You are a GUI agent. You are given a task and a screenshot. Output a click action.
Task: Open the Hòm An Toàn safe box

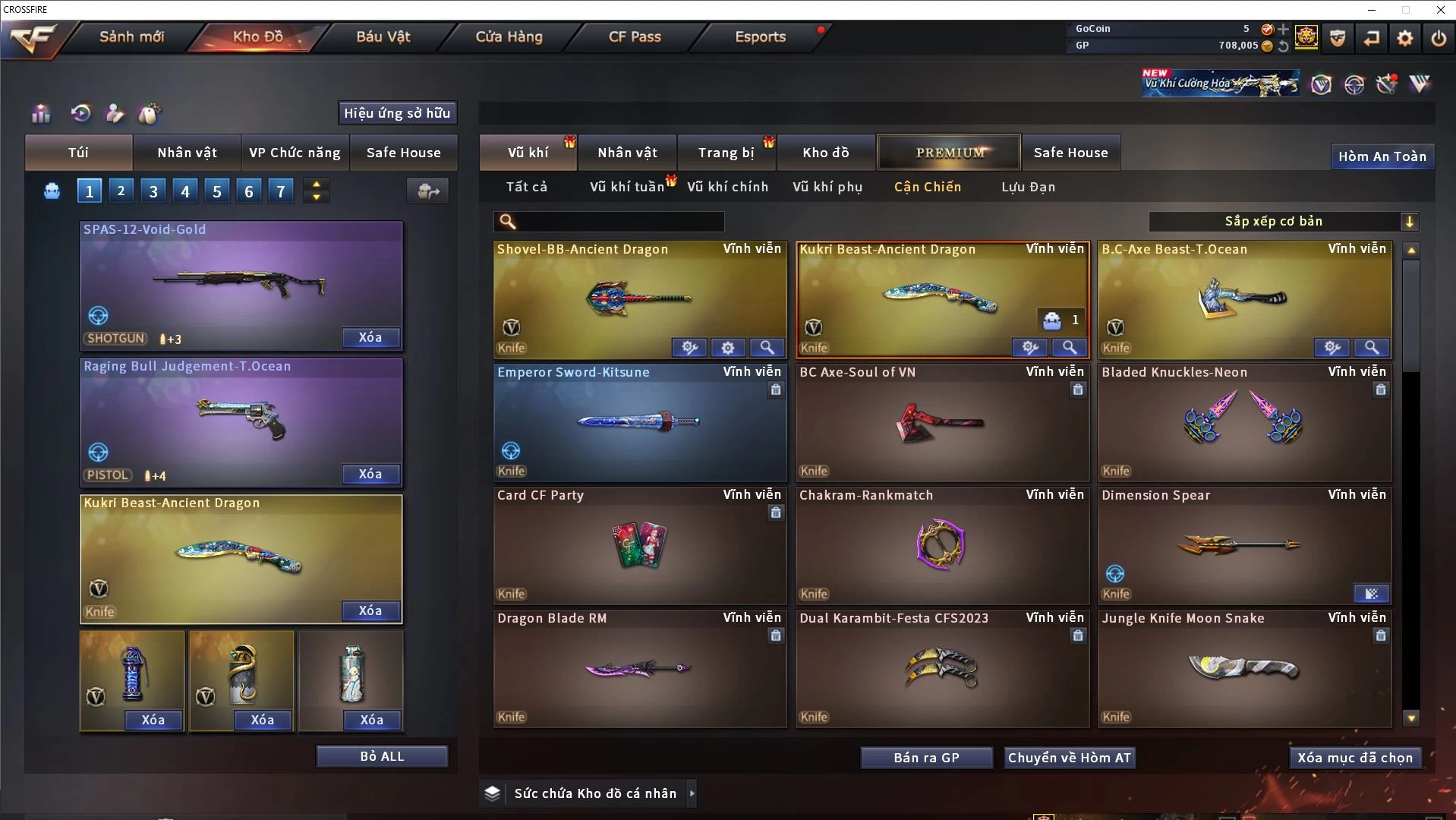pos(1382,156)
